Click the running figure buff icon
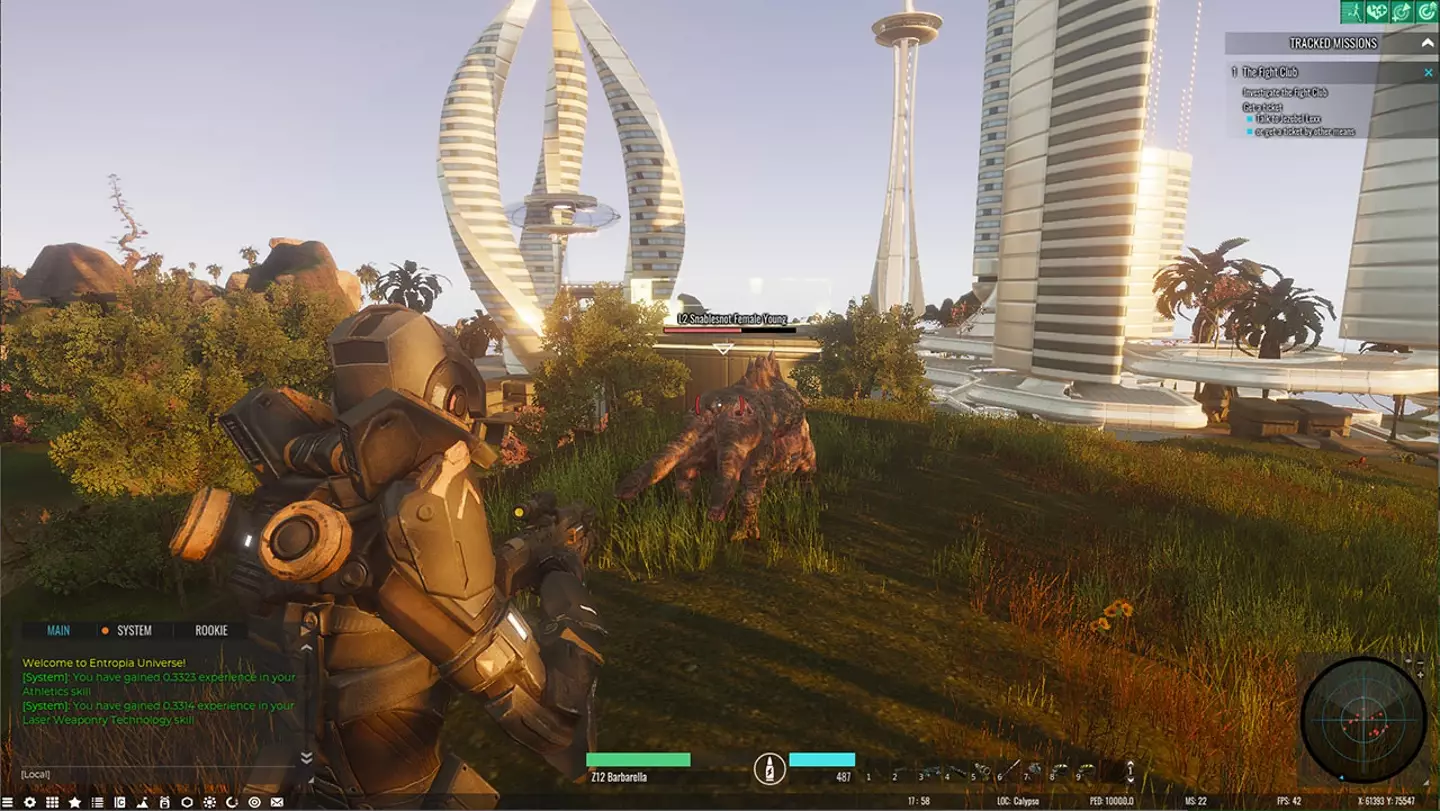 pyautogui.click(x=1353, y=11)
